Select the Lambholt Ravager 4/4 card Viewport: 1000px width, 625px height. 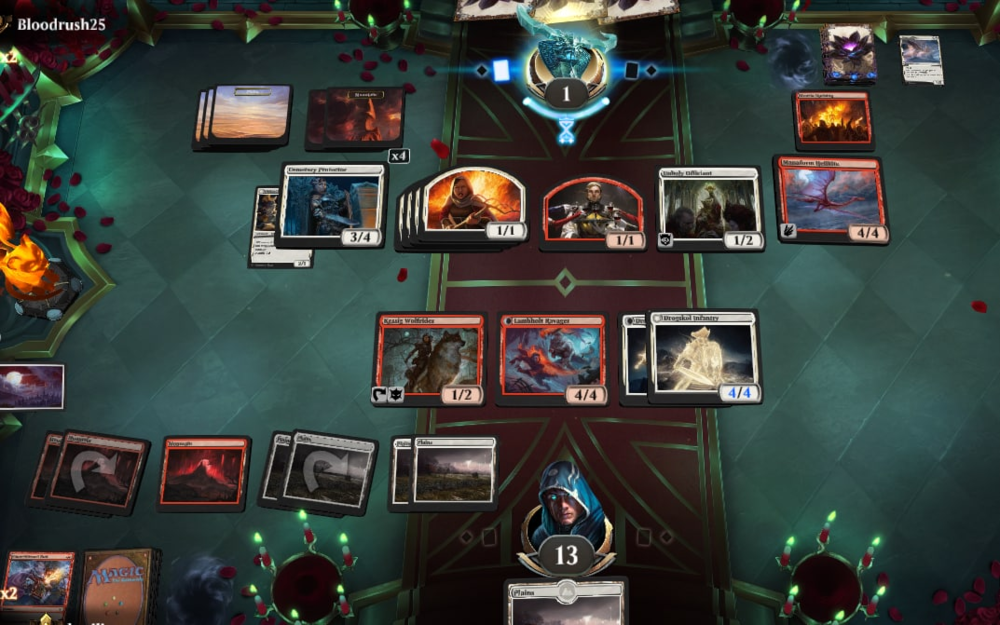point(551,358)
